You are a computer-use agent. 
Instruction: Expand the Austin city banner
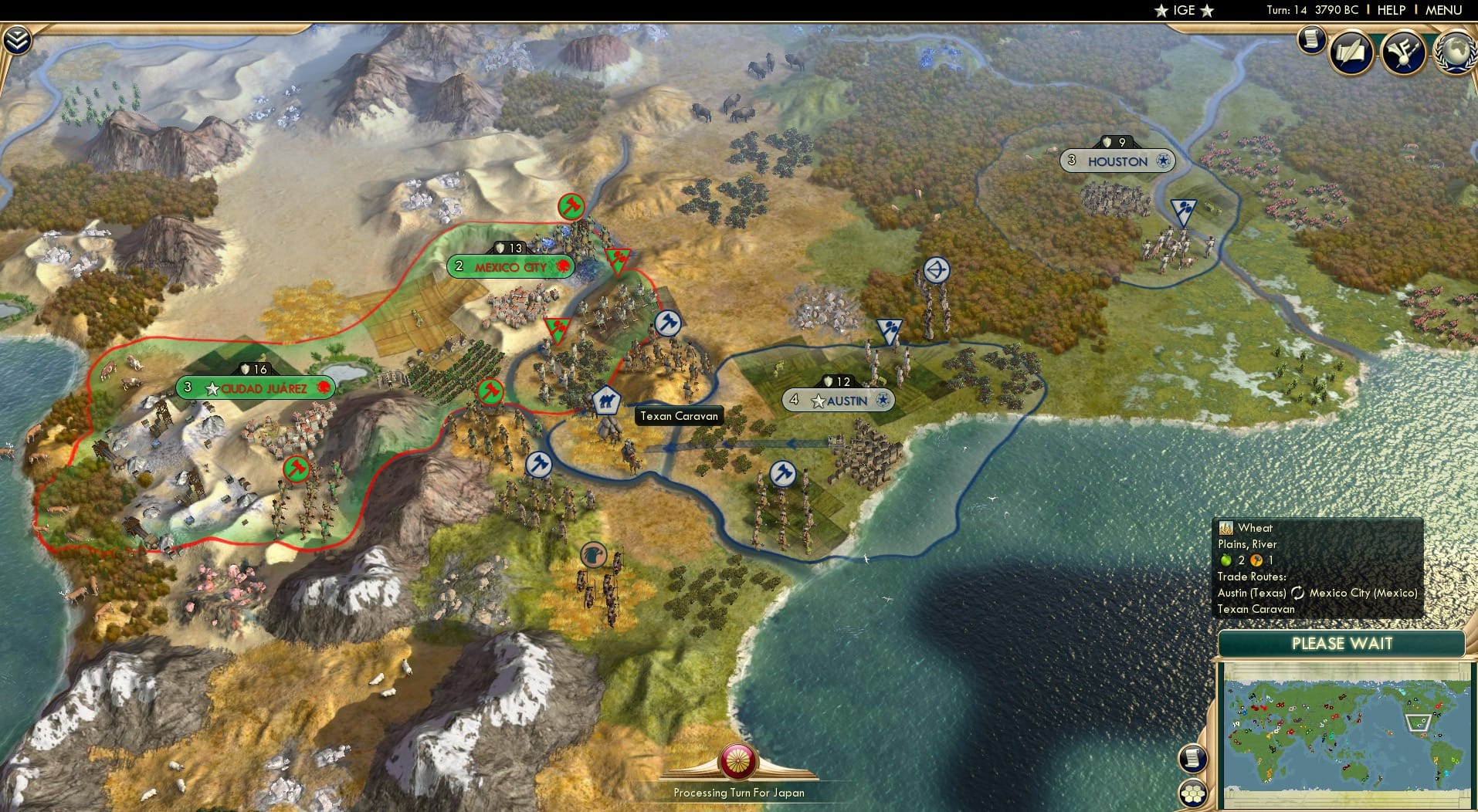click(839, 400)
